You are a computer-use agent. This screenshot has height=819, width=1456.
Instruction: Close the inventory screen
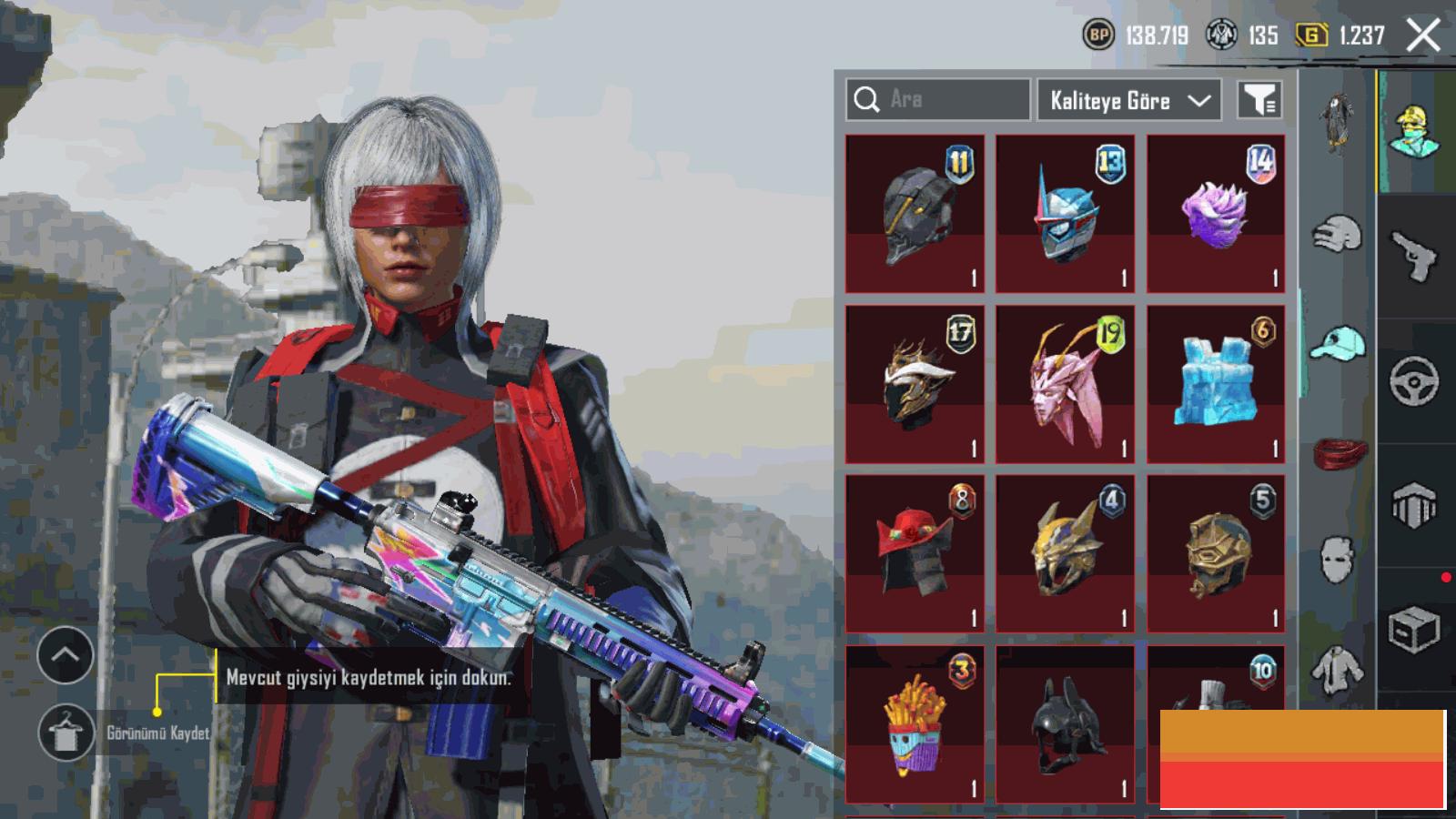point(1423,35)
